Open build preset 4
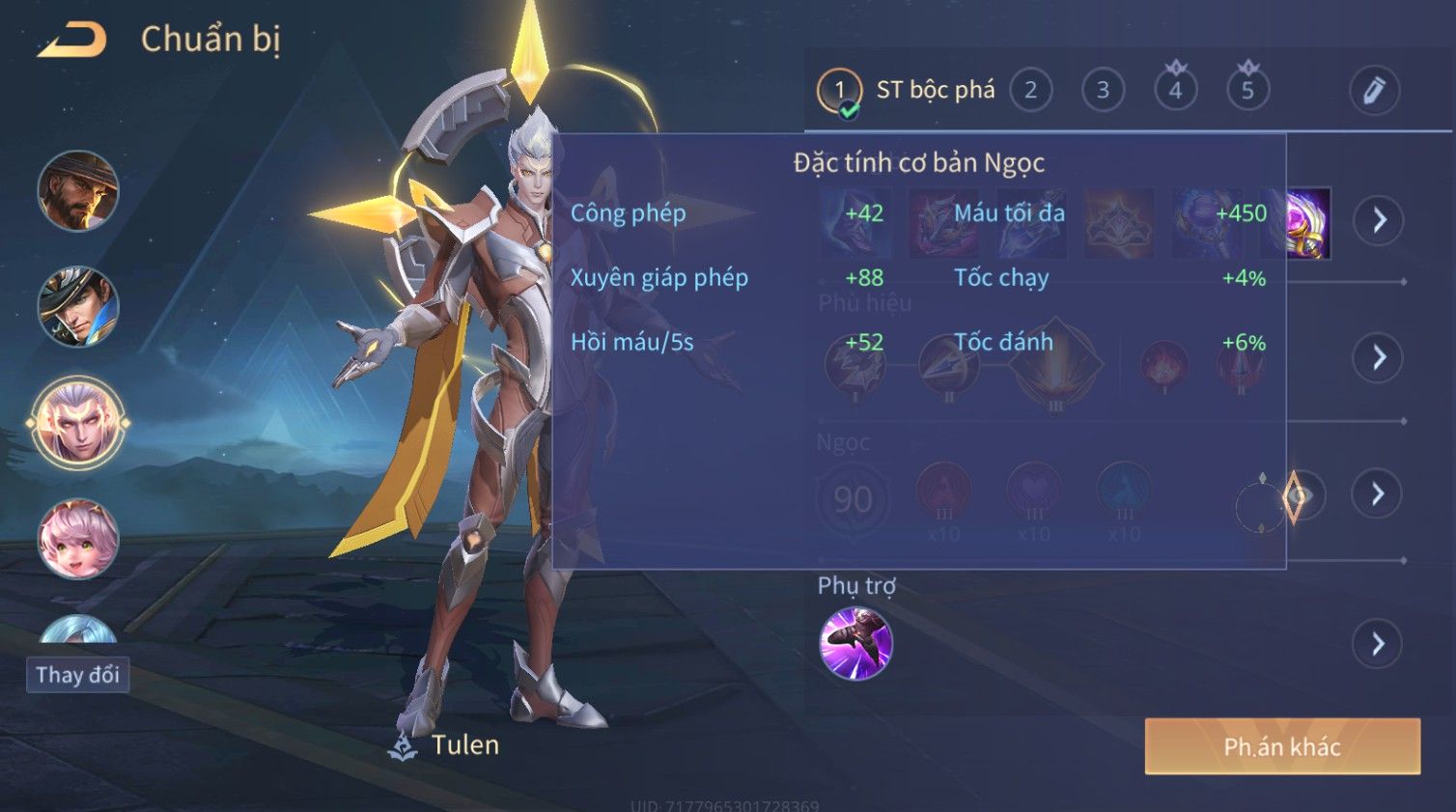Image resolution: width=1456 pixels, height=812 pixels. point(1175,91)
